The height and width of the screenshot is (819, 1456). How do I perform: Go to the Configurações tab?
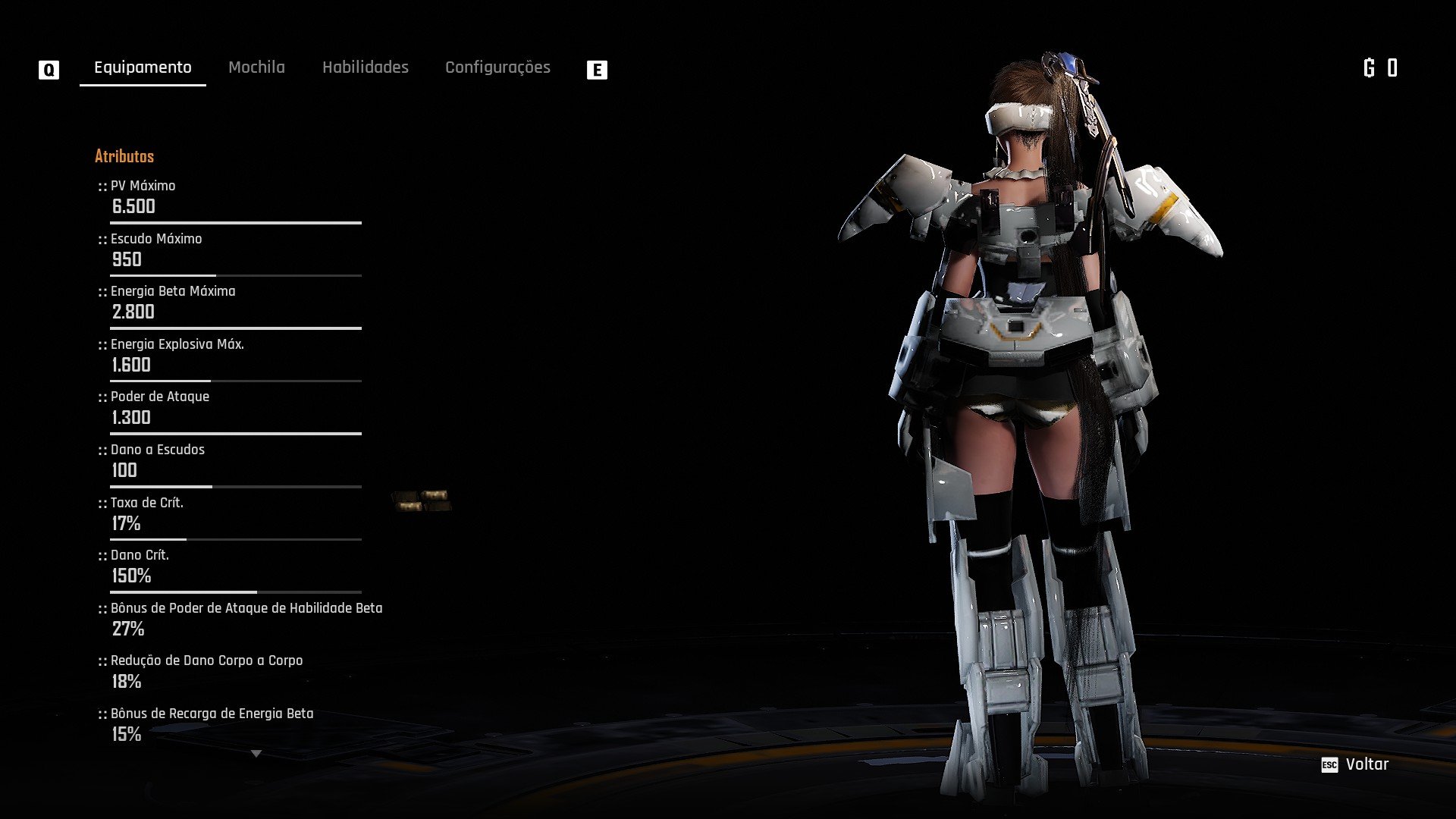pos(497,67)
